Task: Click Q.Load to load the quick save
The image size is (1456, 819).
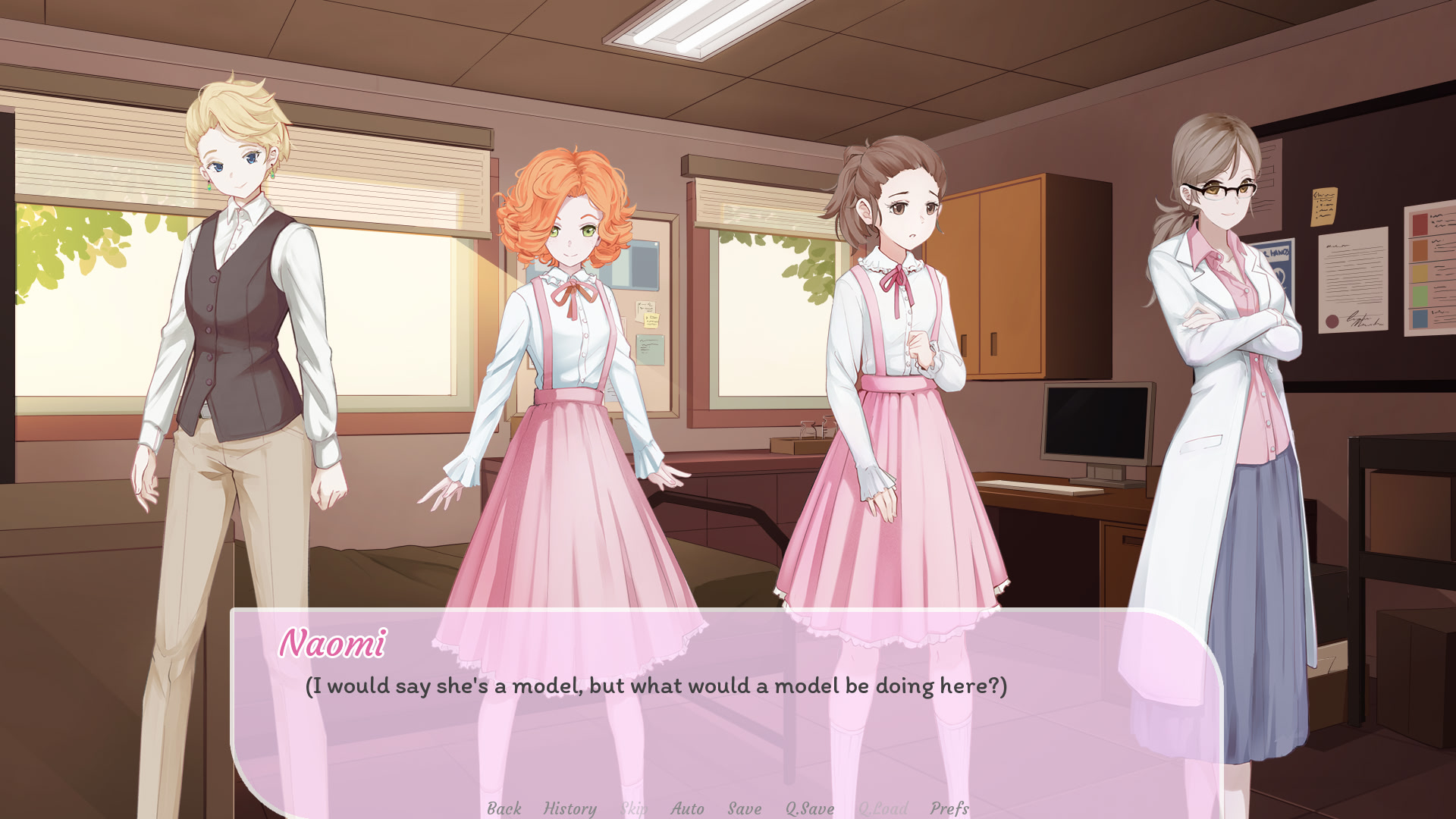Action: click(x=882, y=808)
